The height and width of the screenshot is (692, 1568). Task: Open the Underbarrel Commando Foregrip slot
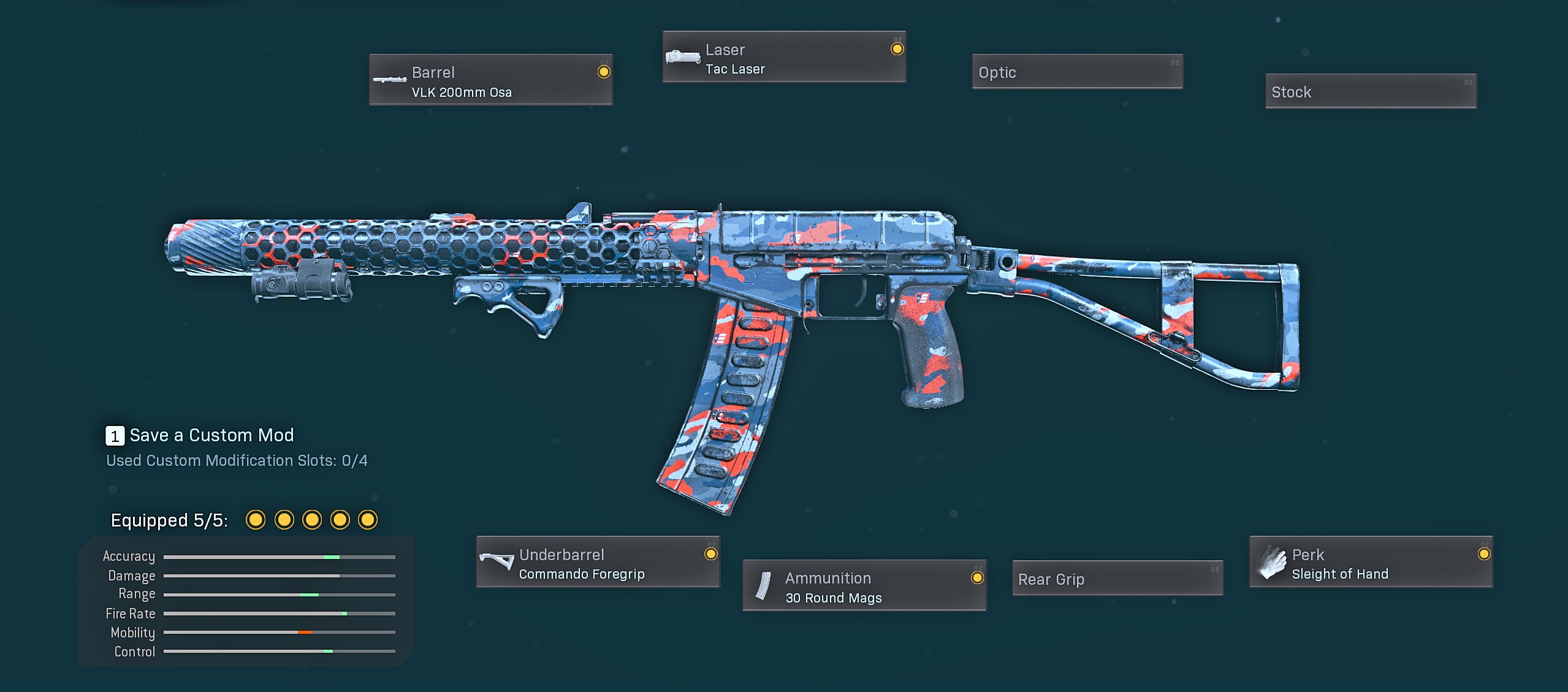(x=598, y=563)
